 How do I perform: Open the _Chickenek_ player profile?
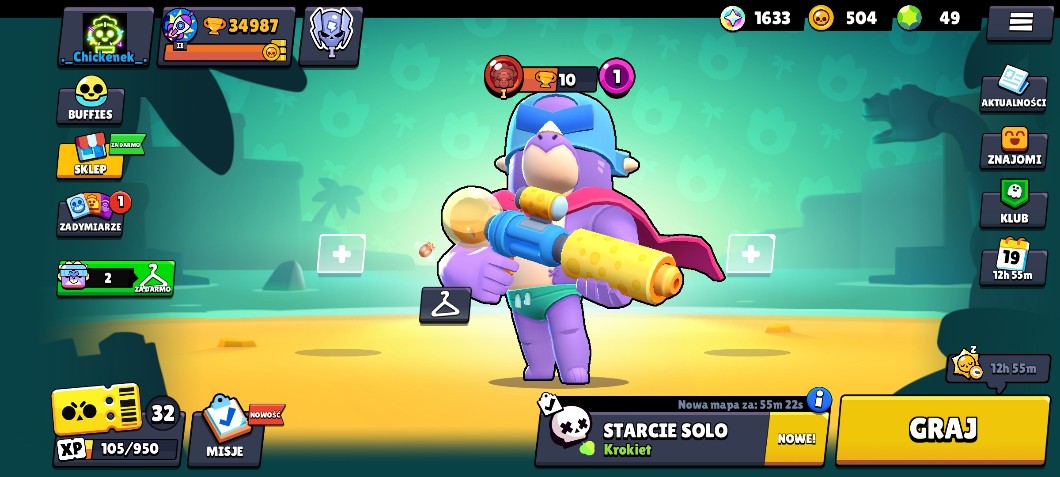click(105, 38)
